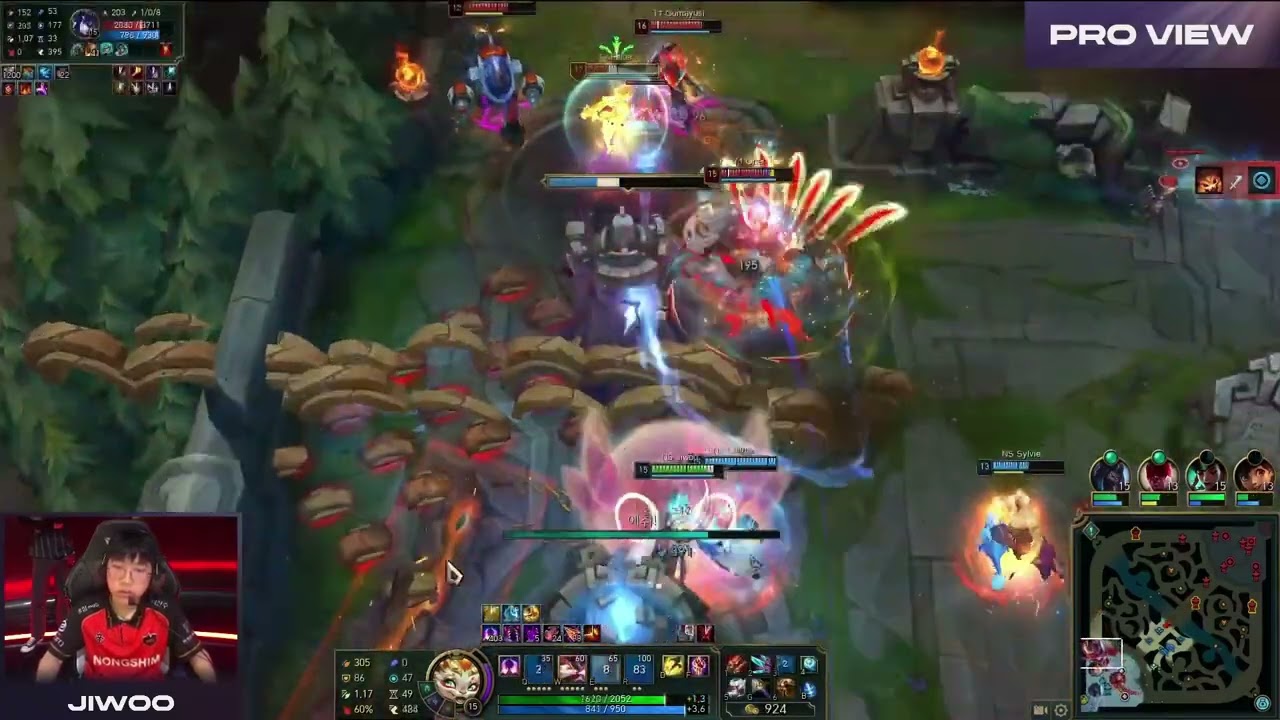Activate the trinket in slot 4

(809, 665)
